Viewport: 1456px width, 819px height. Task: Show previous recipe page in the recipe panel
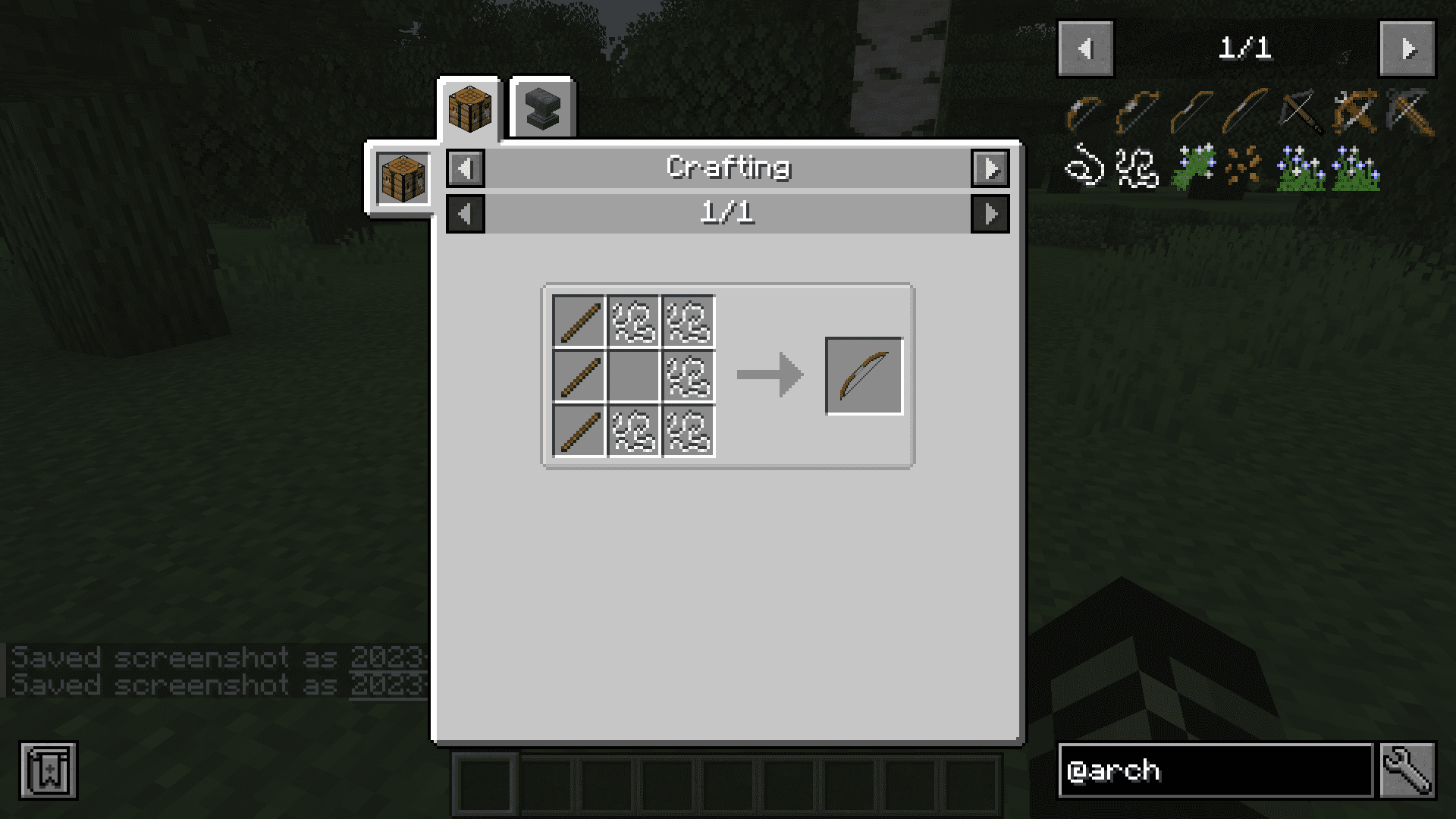click(466, 214)
